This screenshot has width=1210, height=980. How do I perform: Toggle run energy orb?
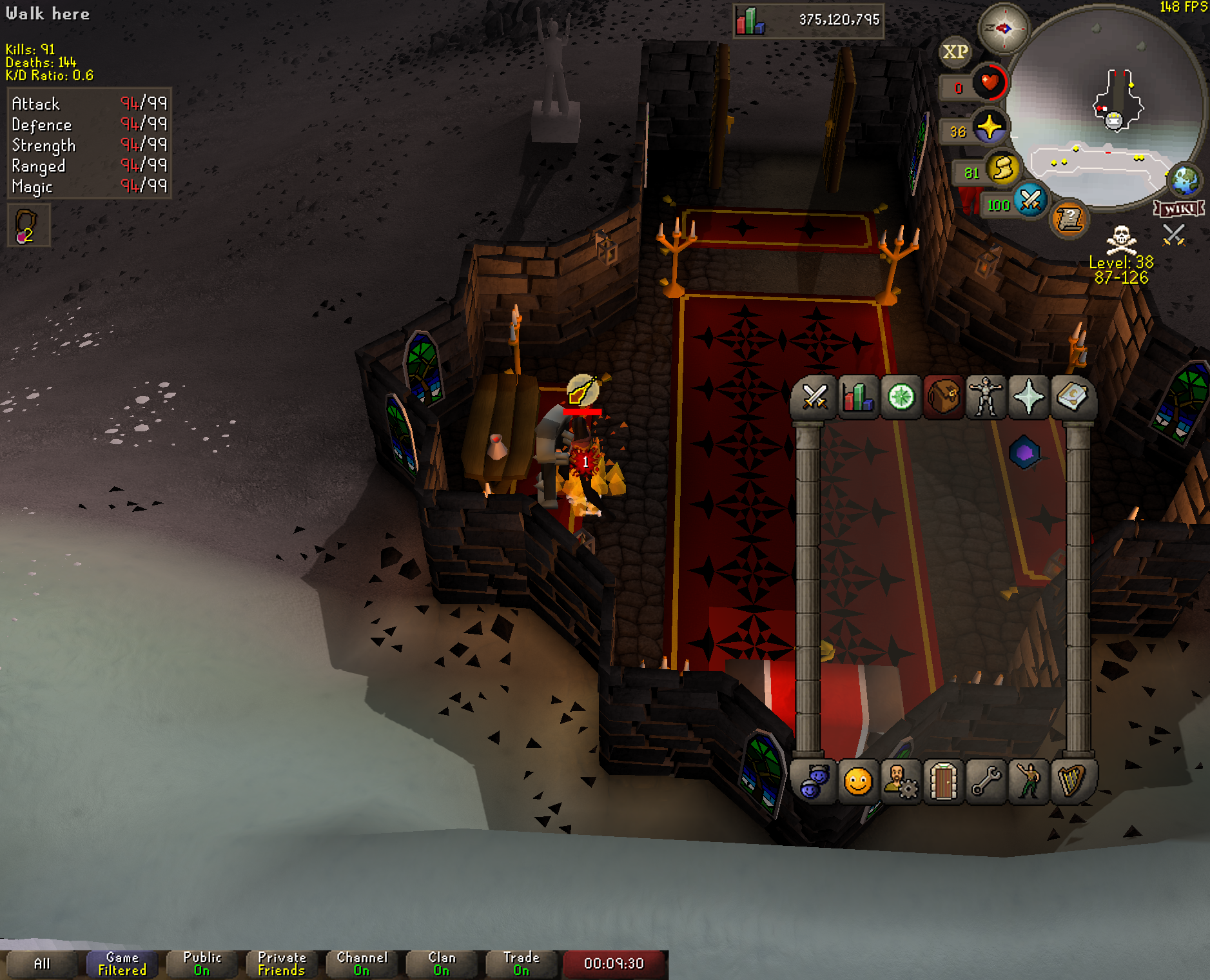point(1003,169)
